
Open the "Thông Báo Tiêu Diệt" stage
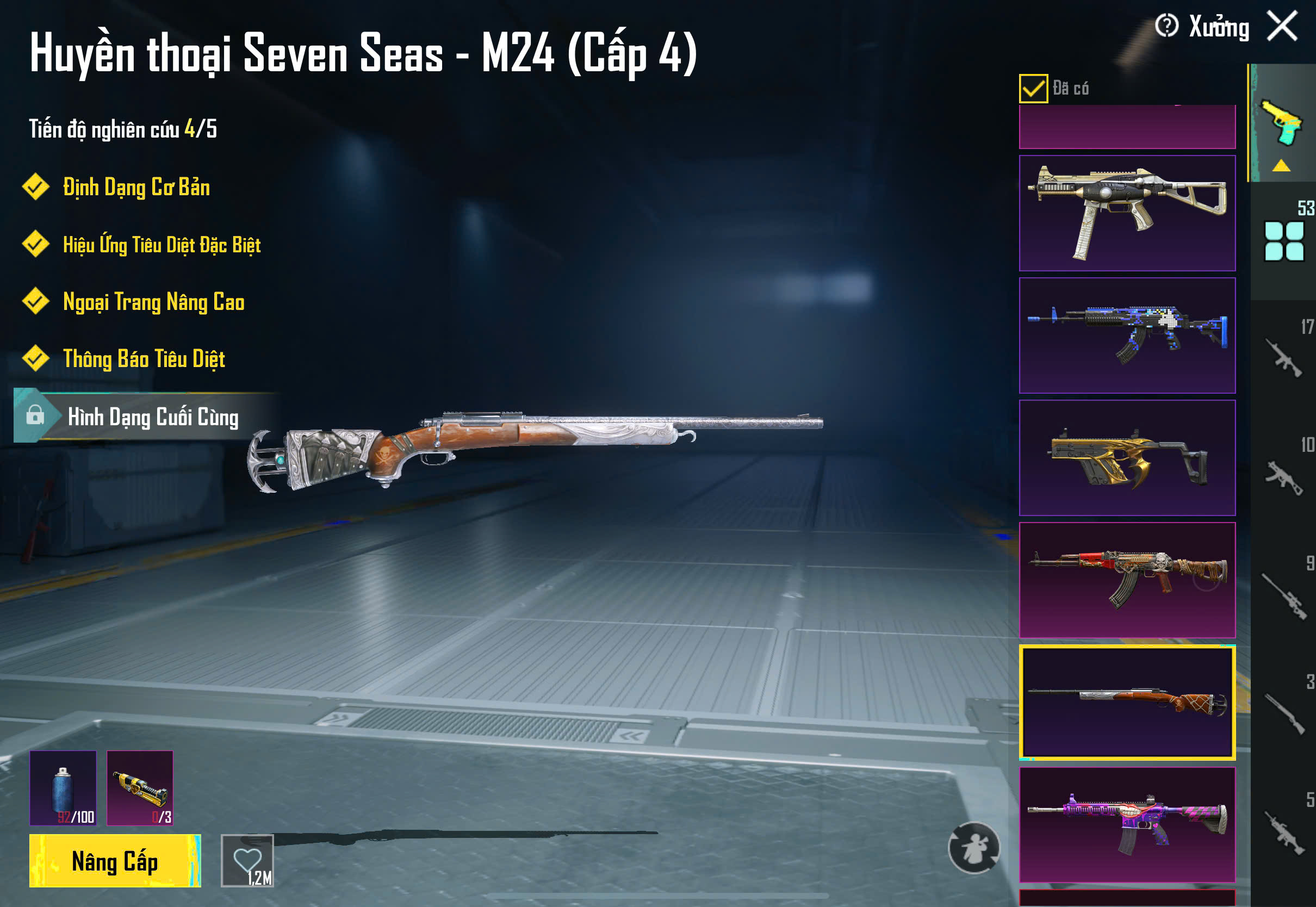tap(144, 359)
